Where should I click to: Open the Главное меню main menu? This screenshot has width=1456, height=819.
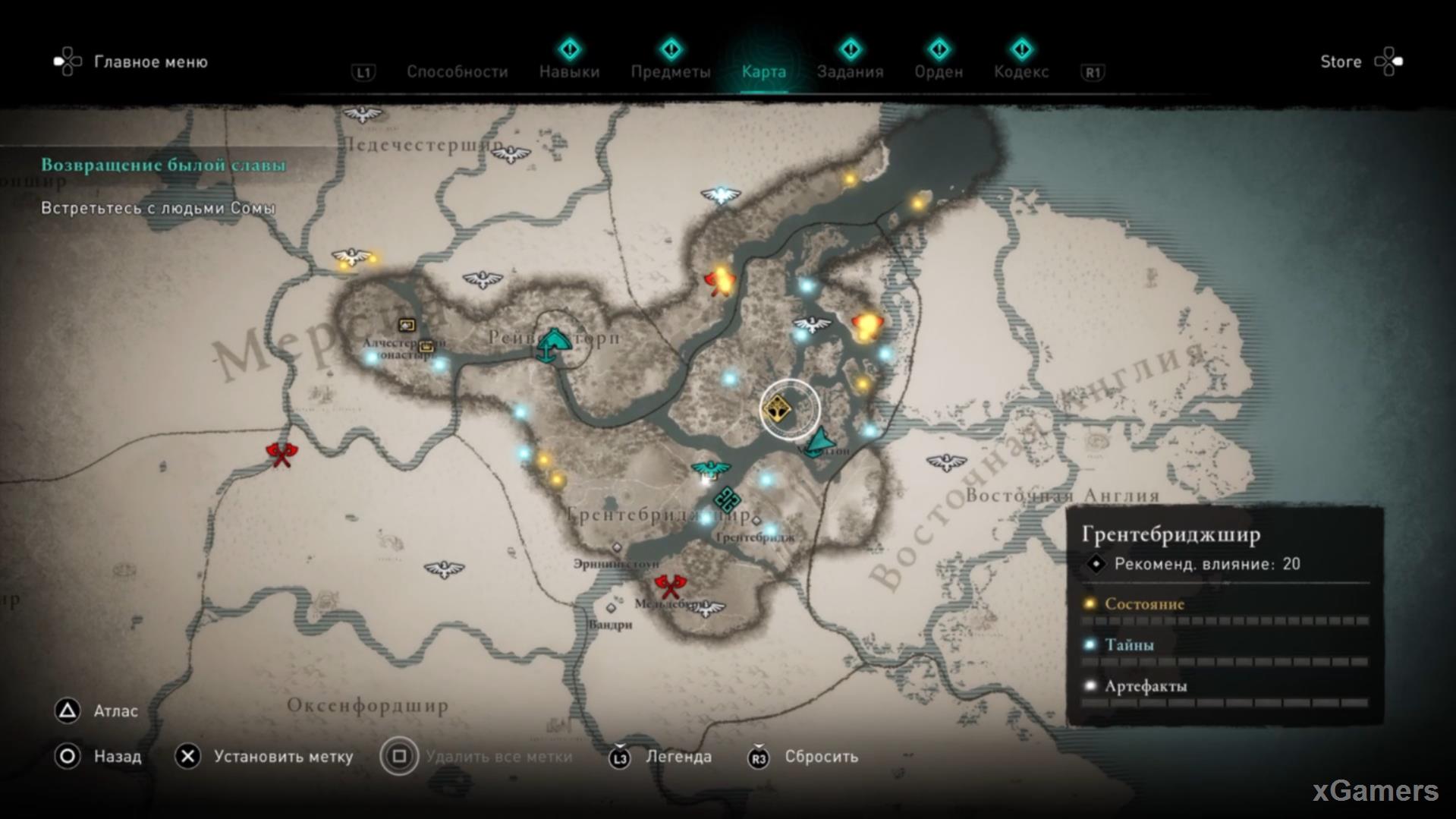[149, 62]
